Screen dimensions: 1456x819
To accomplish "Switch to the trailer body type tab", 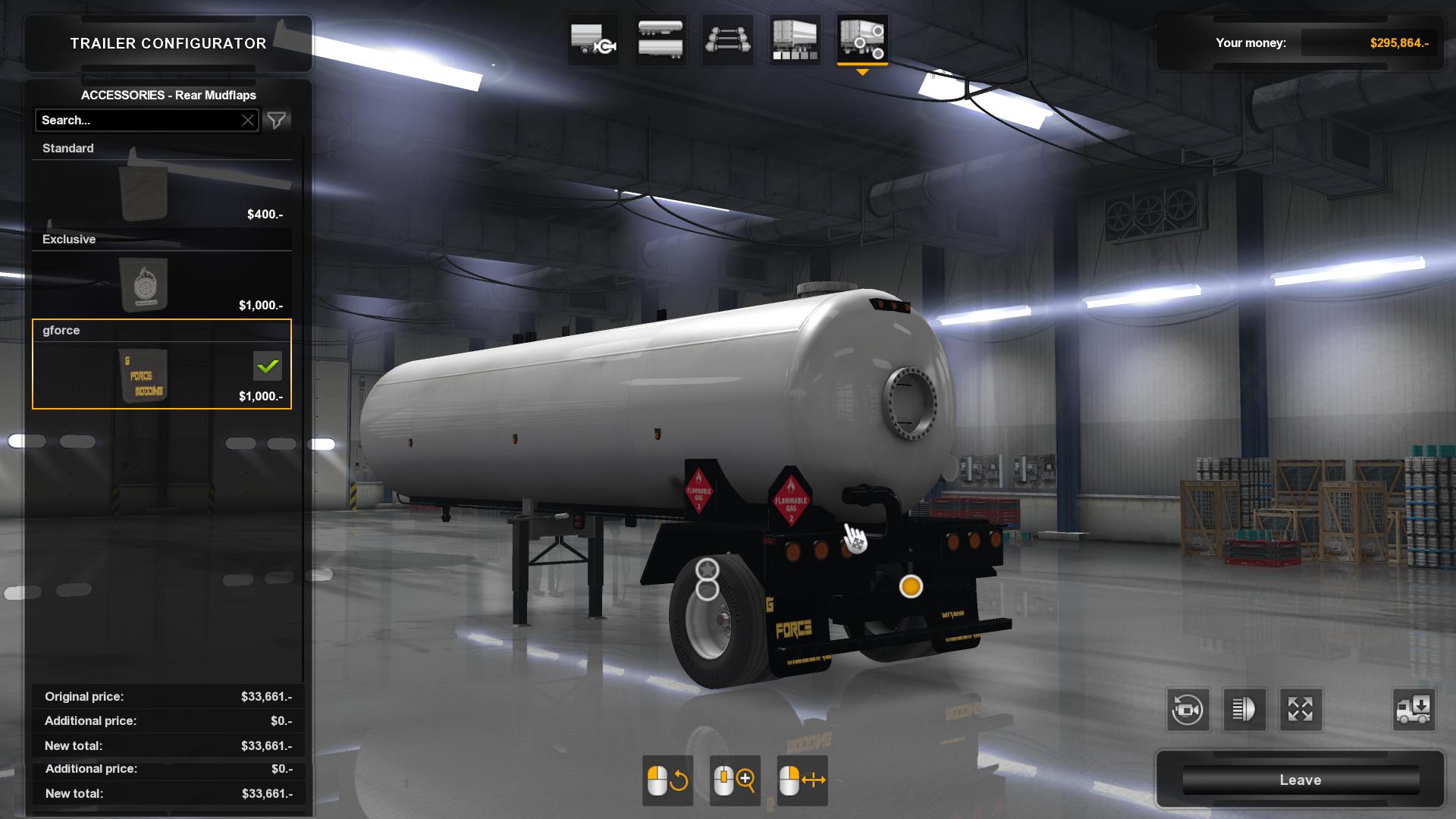I will tap(661, 39).
